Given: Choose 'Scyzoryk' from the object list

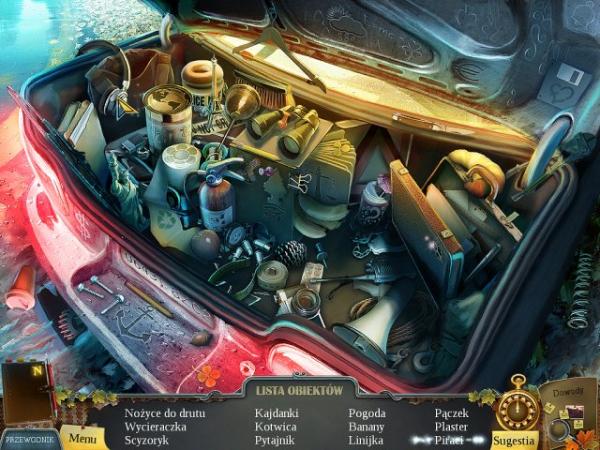Looking at the screenshot, I should coord(146,439).
